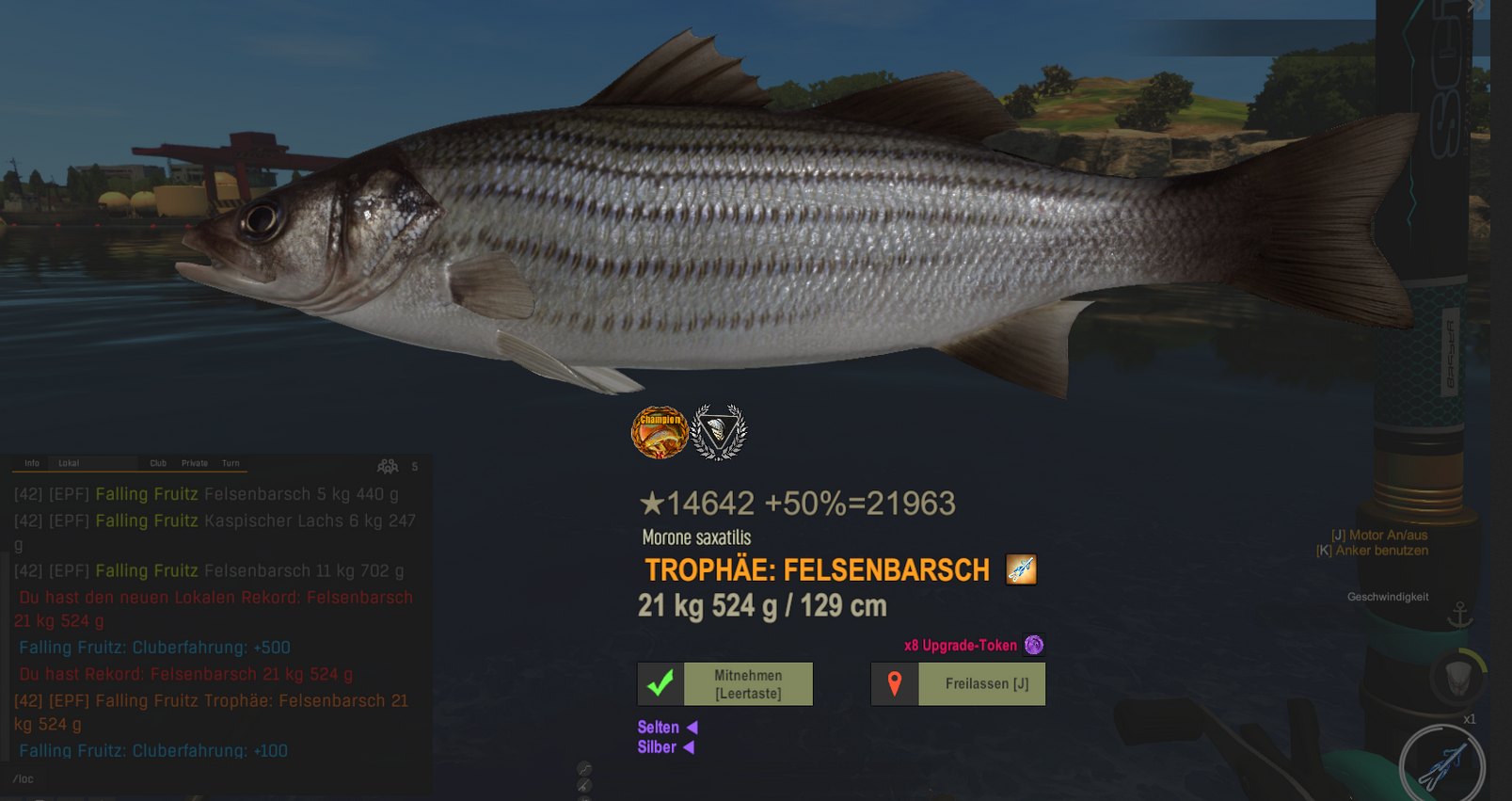The image size is (1512, 801).
Task: Release the fish with the Freilassen button
Action: point(958,684)
